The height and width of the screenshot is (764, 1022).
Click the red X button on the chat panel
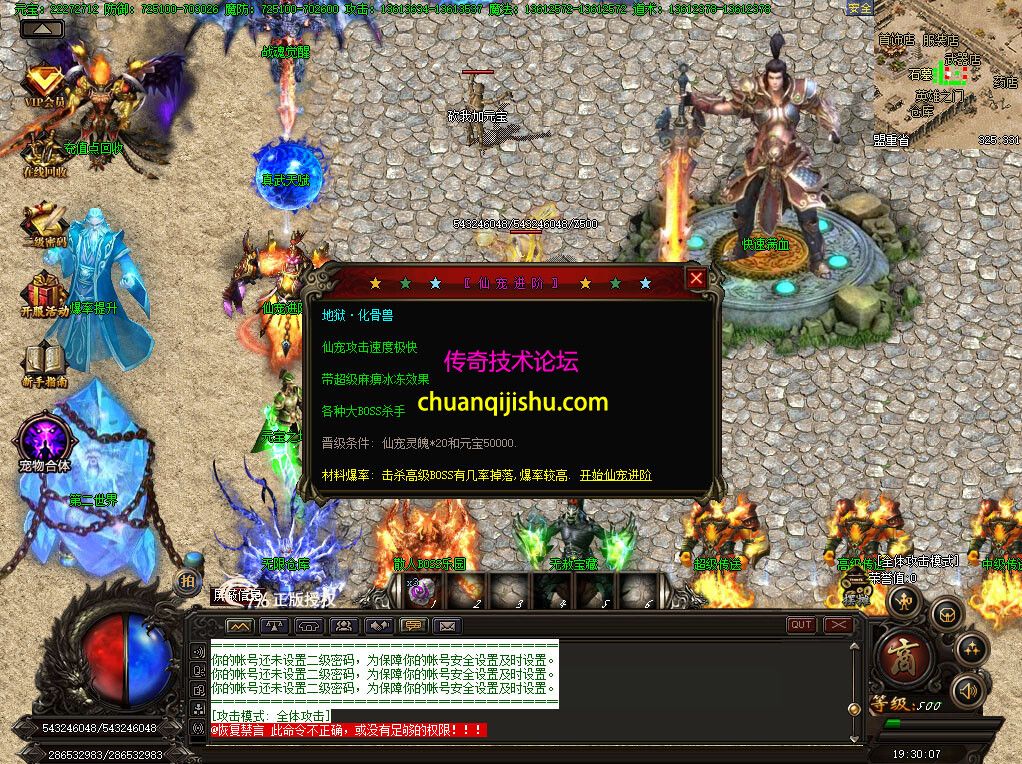[838, 625]
